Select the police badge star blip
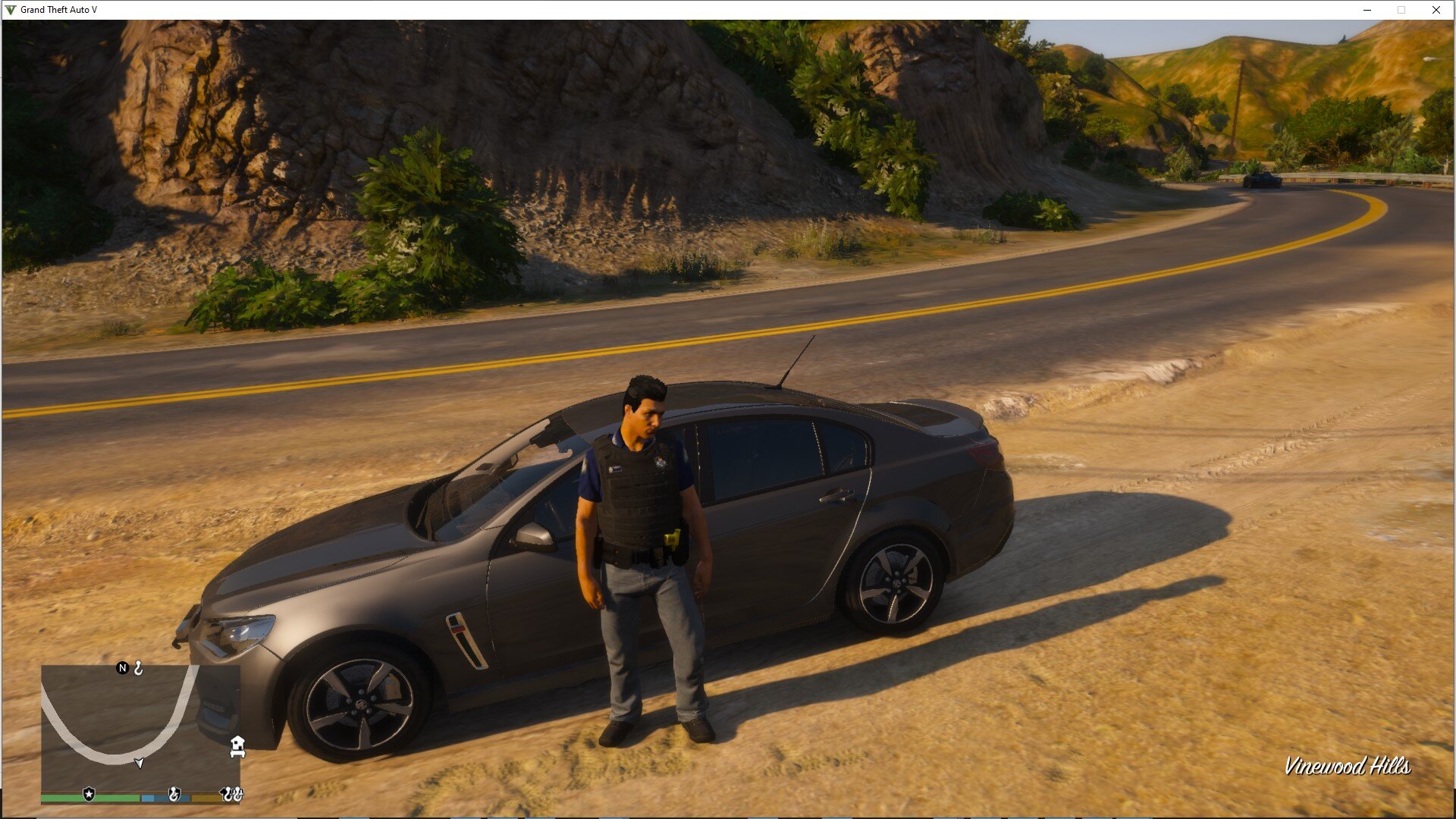The height and width of the screenshot is (819, 1456). point(89,794)
